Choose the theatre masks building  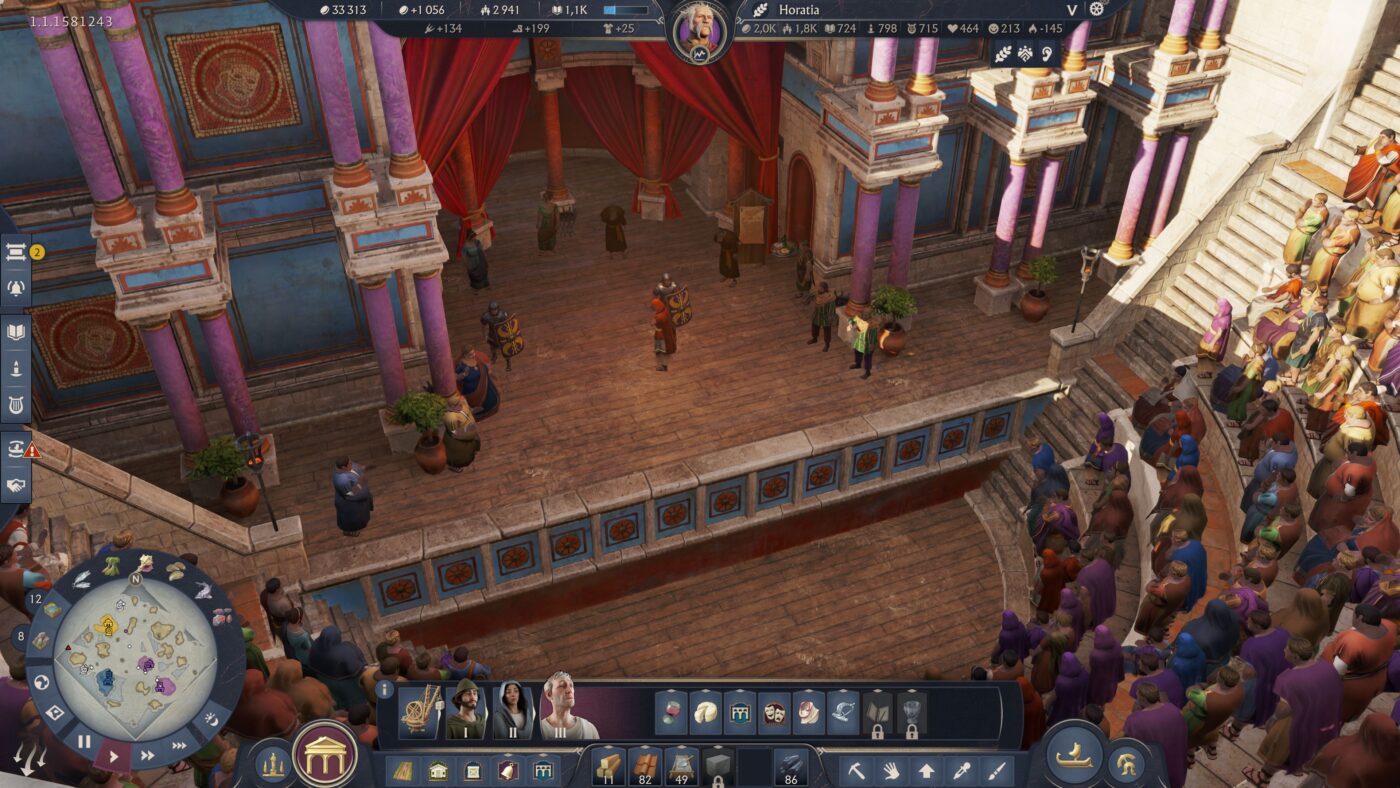click(x=774, y=713)
